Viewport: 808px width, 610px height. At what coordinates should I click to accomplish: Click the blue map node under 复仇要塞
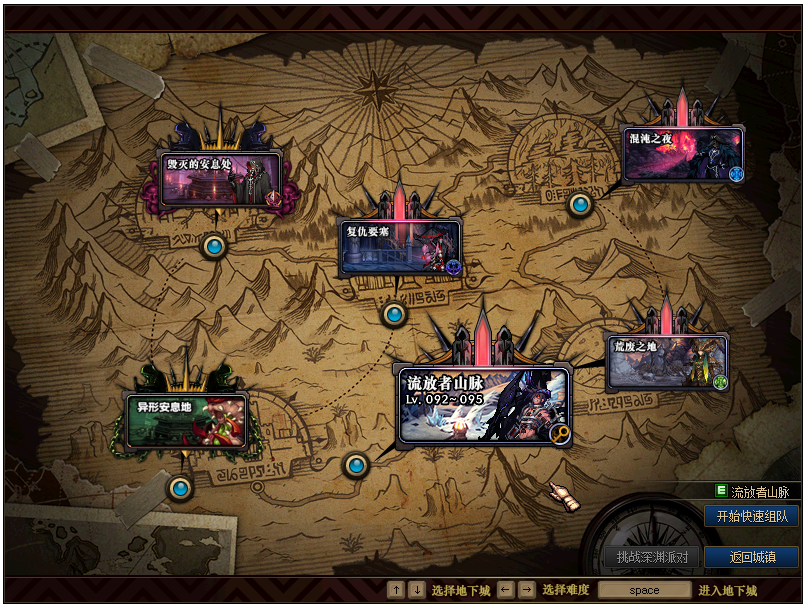pyautogui.click(x=395, y=315)
